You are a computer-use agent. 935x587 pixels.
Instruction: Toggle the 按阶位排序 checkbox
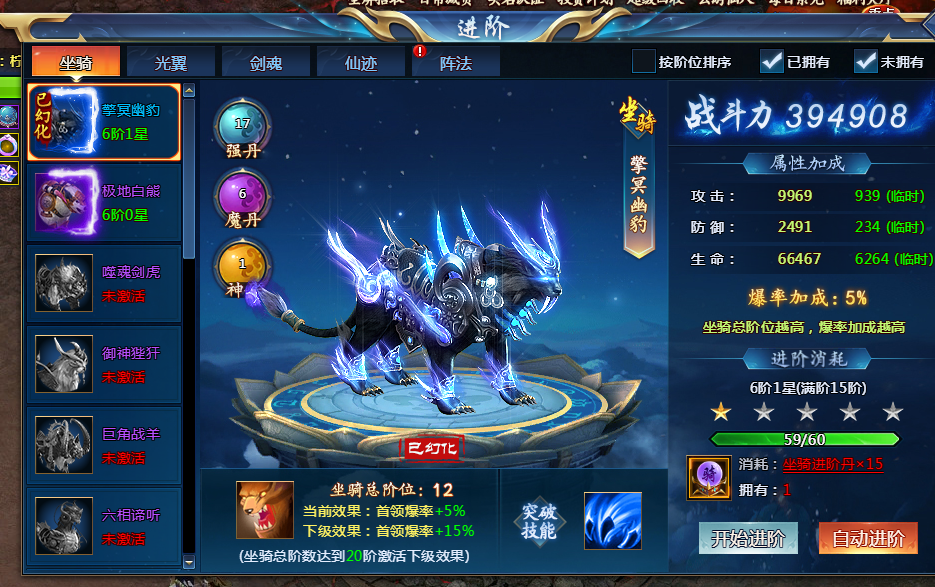click(644, 62)
